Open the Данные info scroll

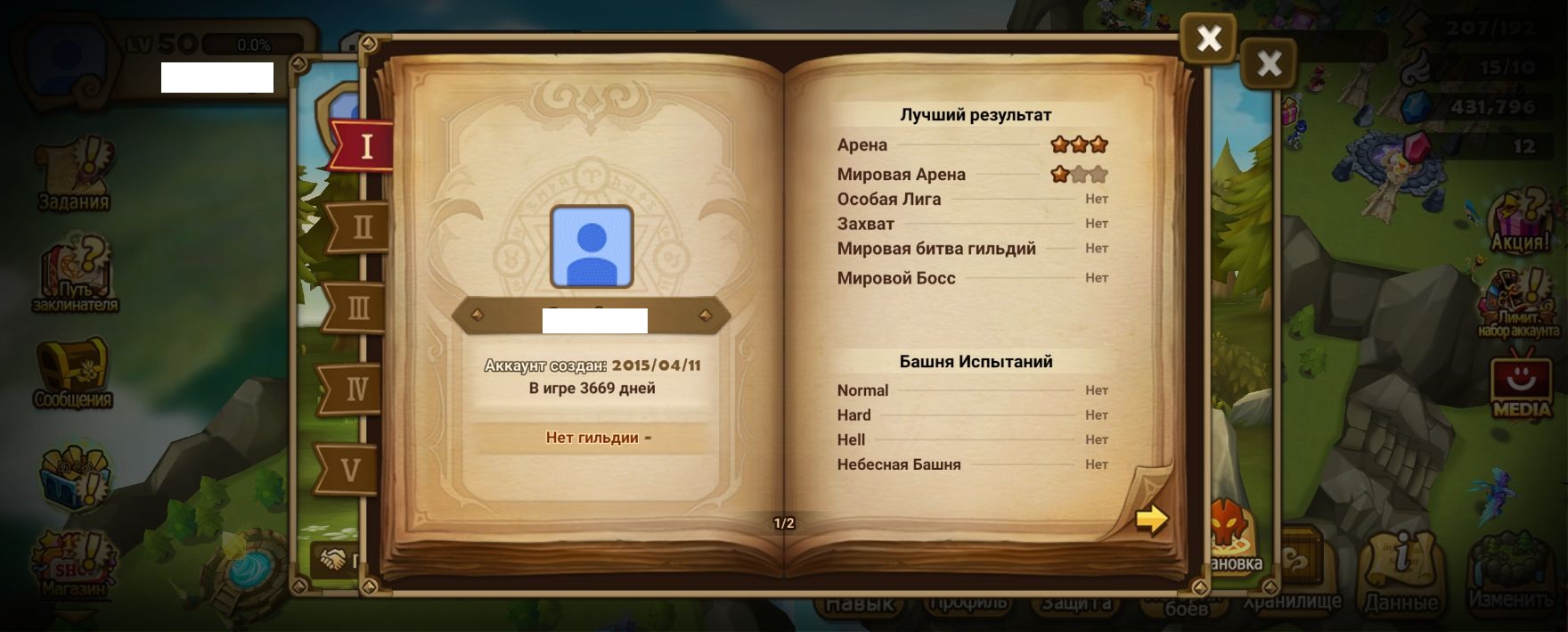coord(1401,572)
